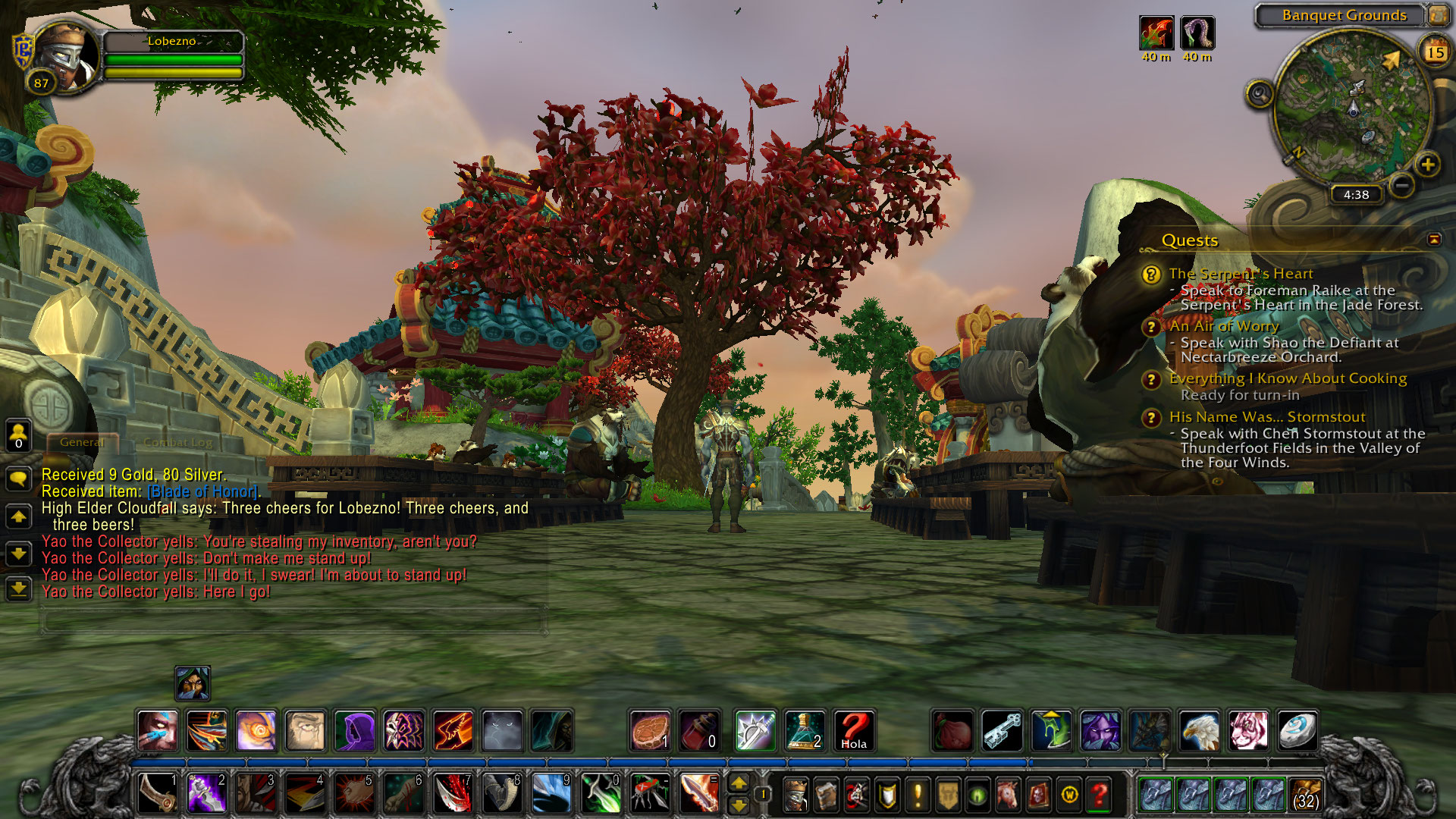The height and width of the screenshot is (819, 1456).
Task: Open the minimap tracking magnifier button
Action: (x=1260, y=94)
